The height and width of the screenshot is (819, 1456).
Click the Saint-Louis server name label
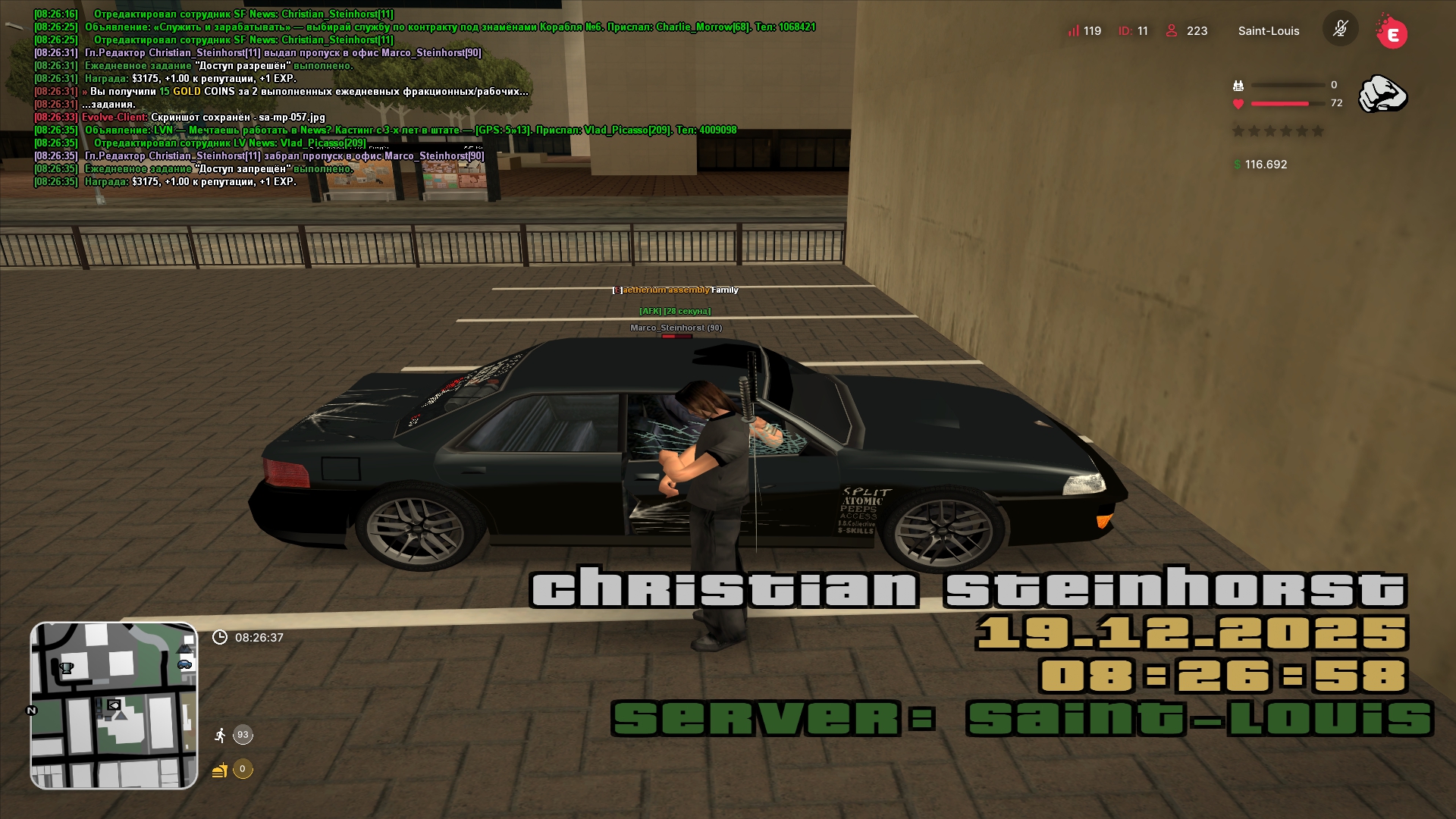[1268, 31]
